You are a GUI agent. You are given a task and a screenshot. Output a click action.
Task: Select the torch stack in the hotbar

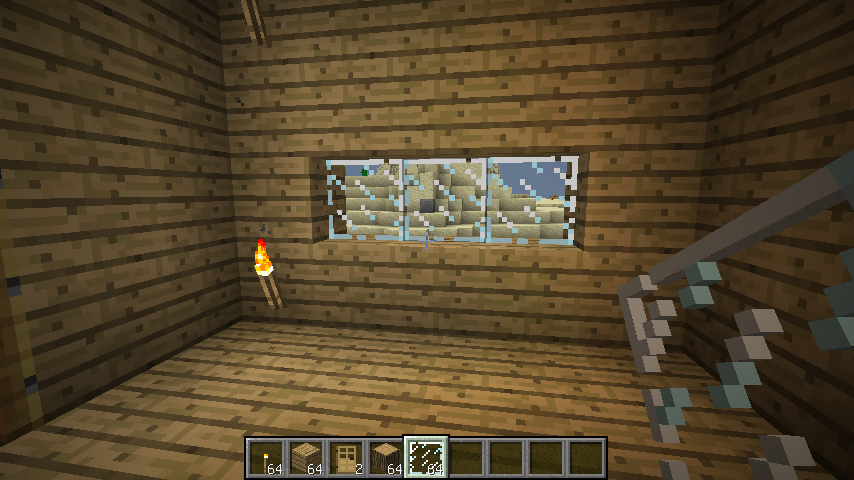pyautogui.click(x=266, y=457)
